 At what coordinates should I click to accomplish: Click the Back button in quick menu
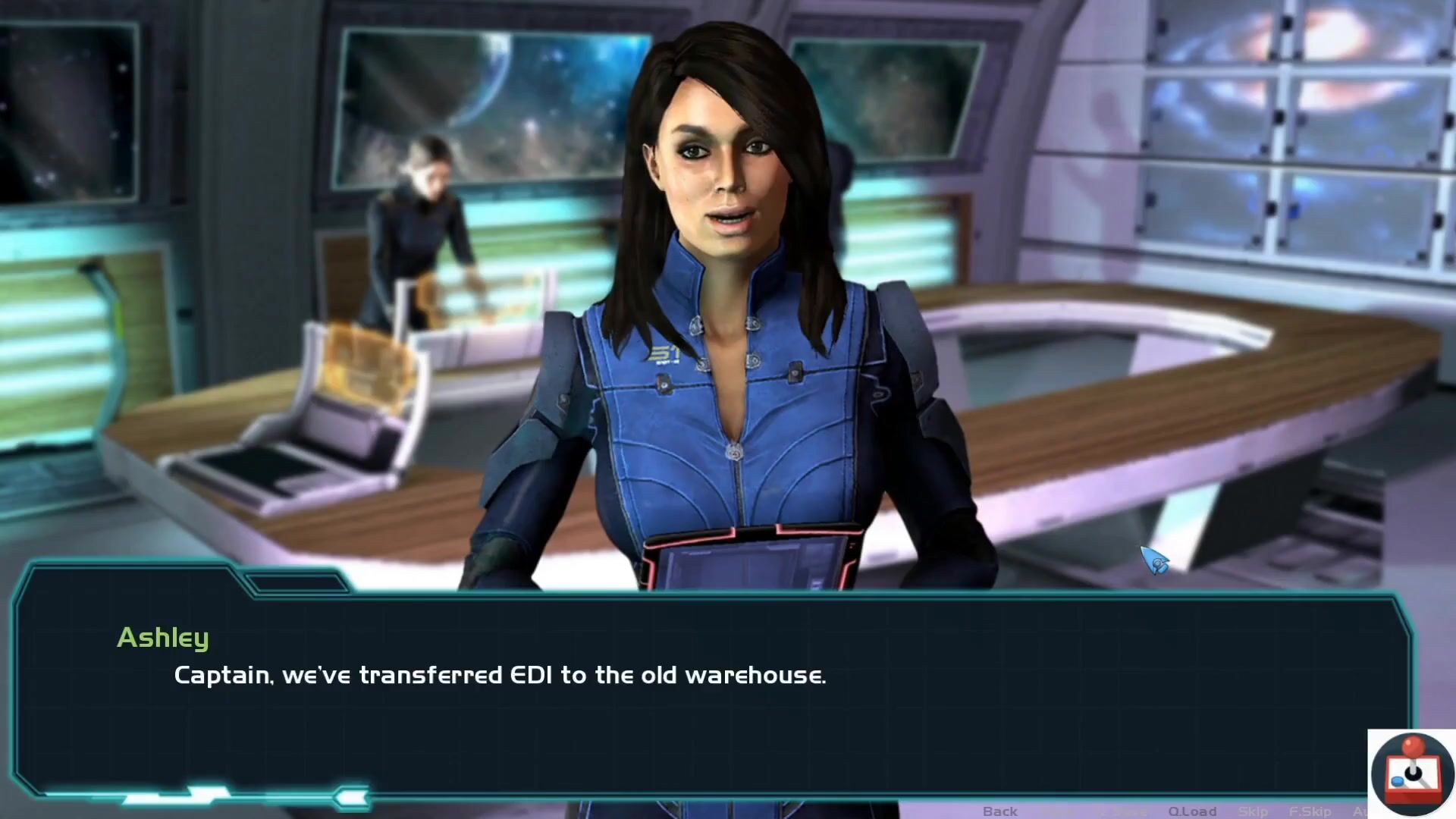pyautogui.click(x=999, y=811)
